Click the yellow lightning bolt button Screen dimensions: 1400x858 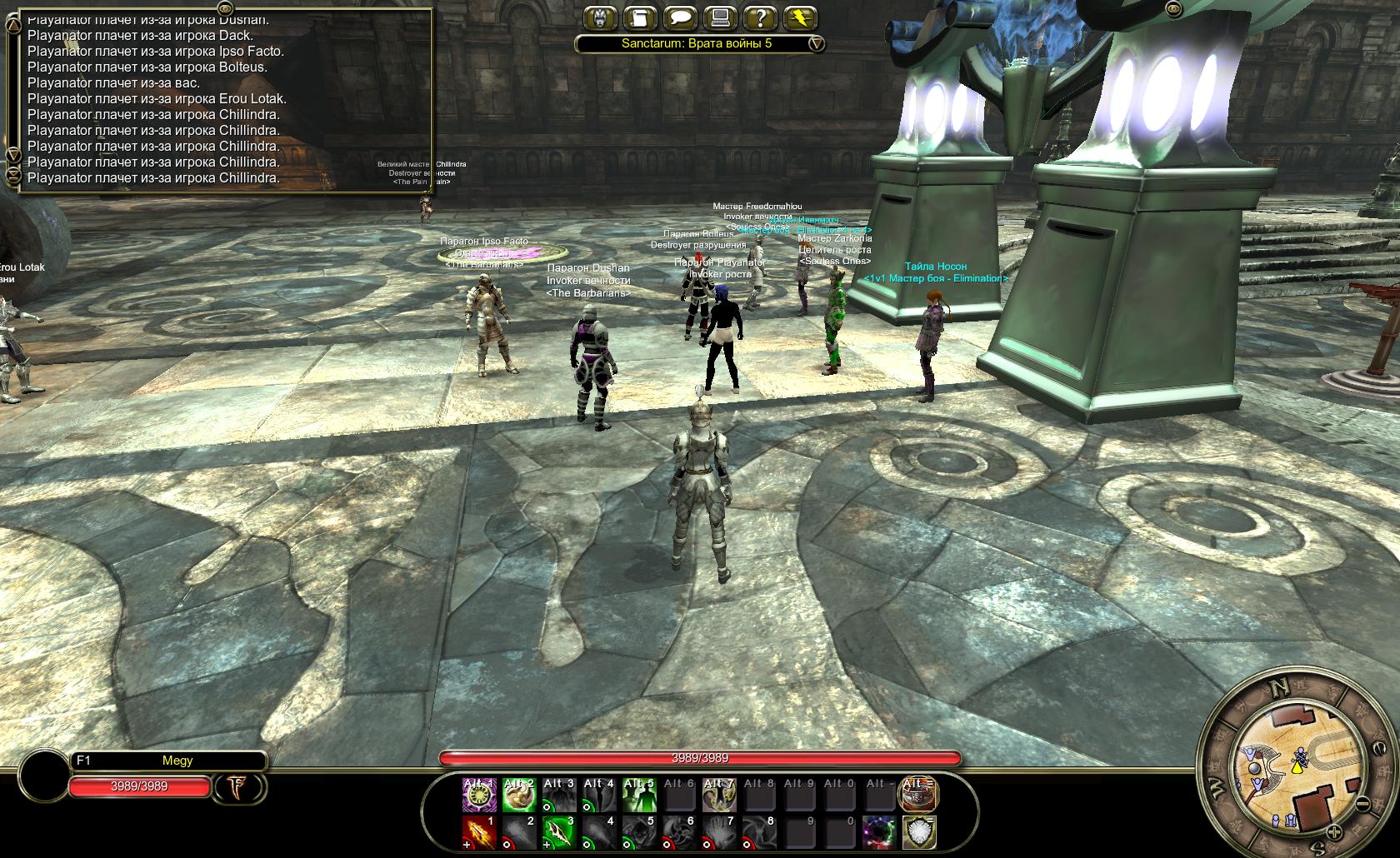[x=800, y=18]
